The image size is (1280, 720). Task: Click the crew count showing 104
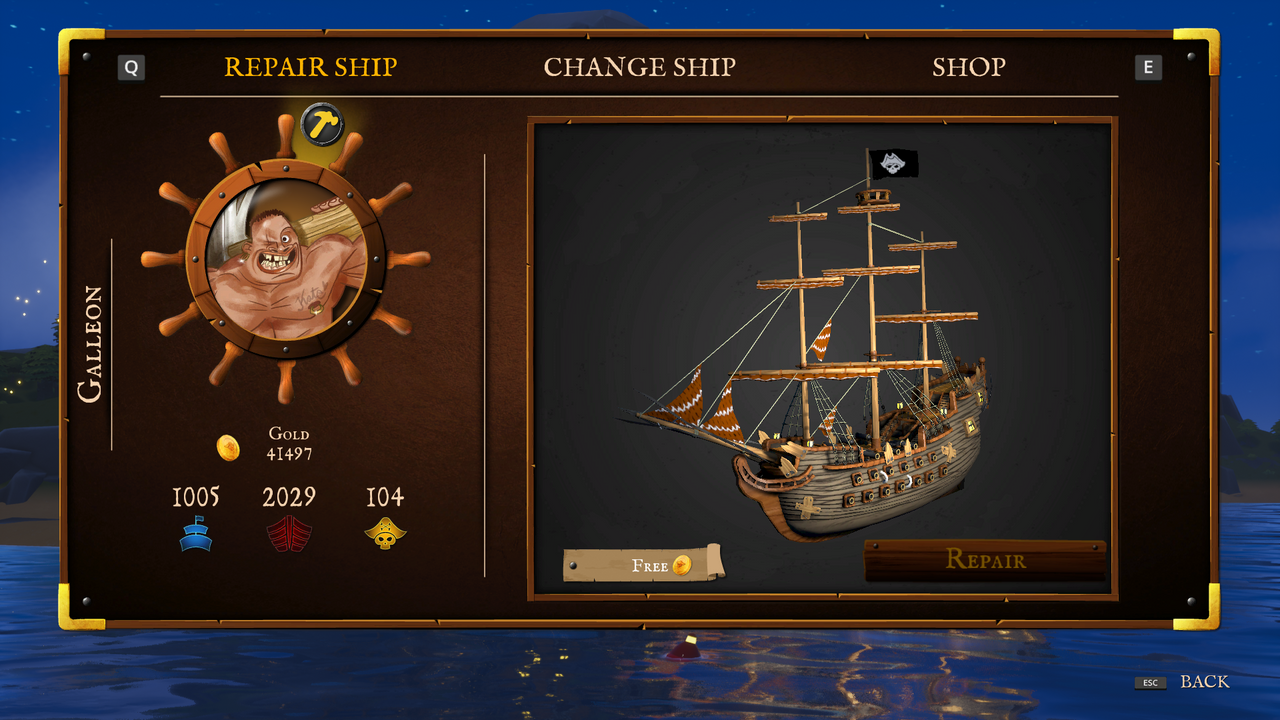click(x=386, y=497)
